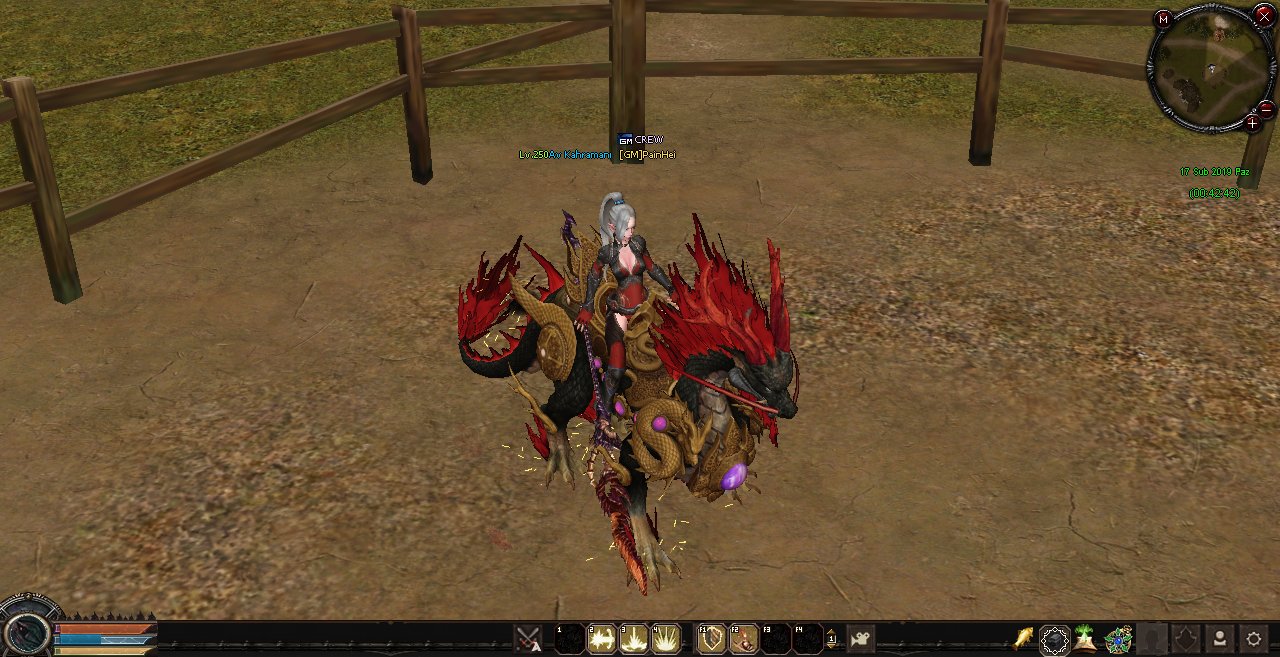Image resolution: width=1280 pixels, height=657 pixels.
Task: Use the item in slot F2
Action: tap(743, 638)
